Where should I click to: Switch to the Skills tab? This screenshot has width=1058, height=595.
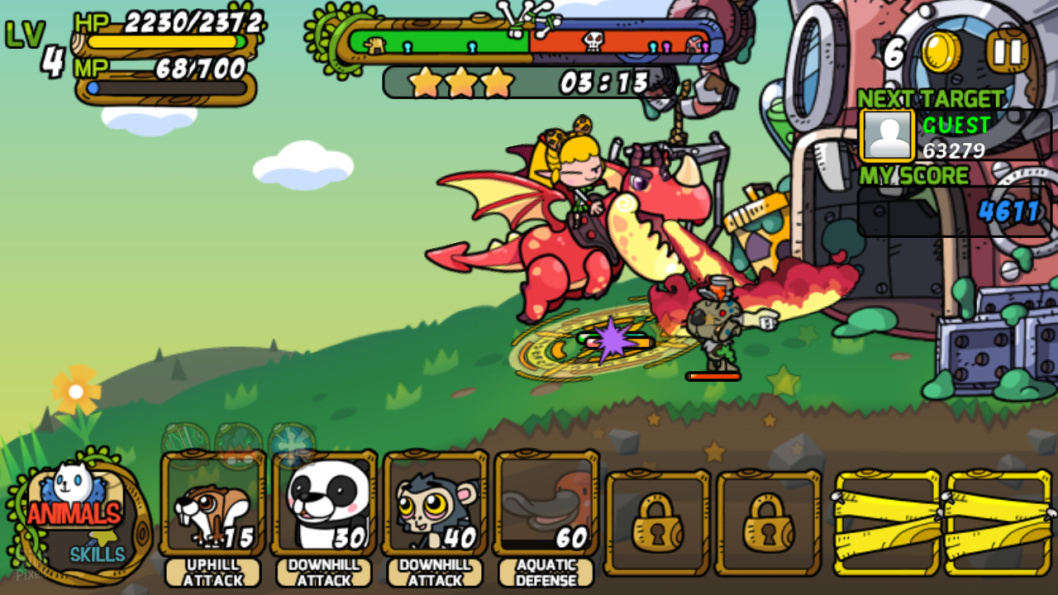tap(98, 553)
